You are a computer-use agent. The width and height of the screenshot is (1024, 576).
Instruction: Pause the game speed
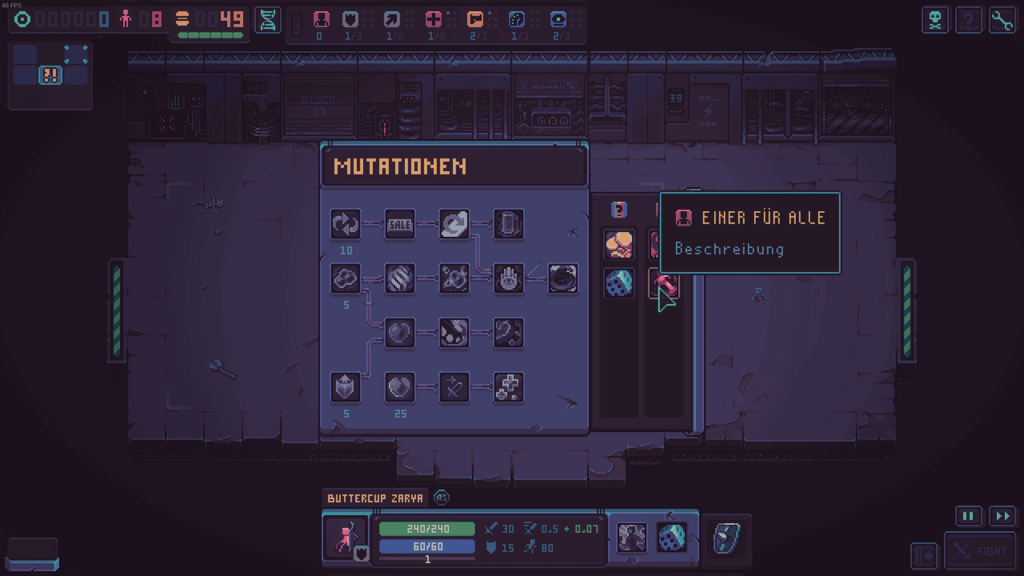click(x=968, y=516)
